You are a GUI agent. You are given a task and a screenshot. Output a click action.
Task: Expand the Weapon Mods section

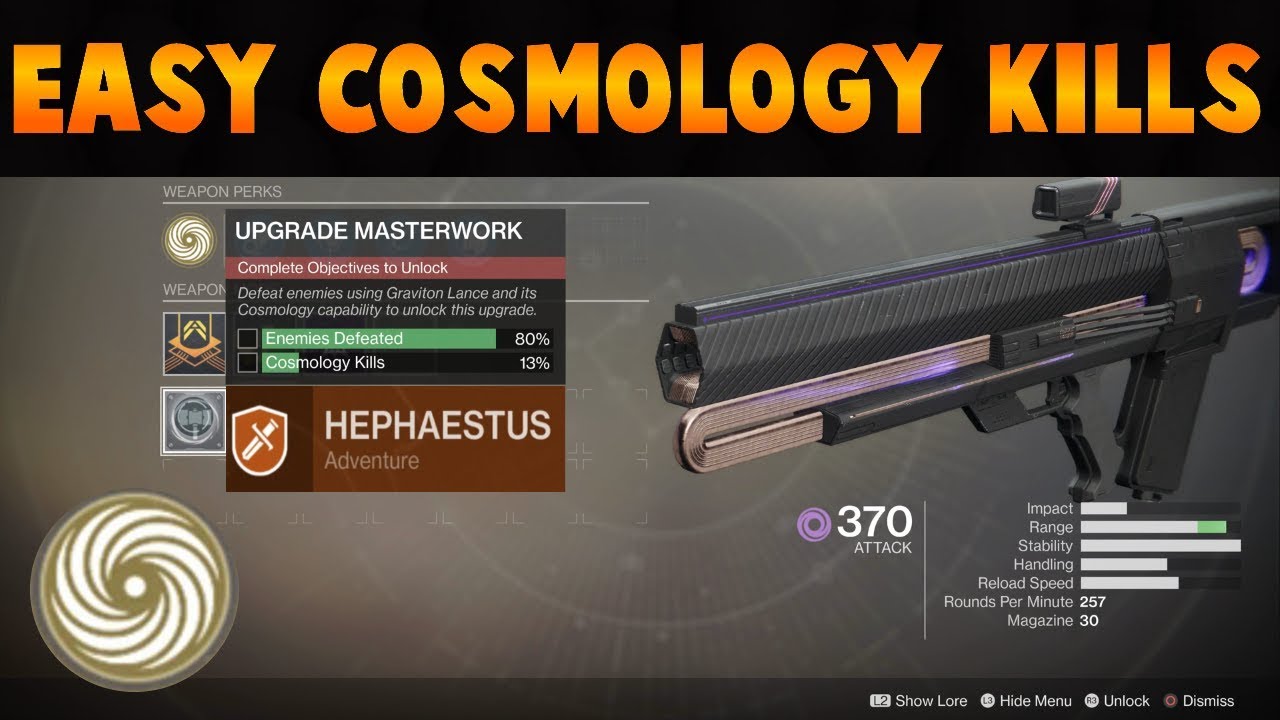pos(195,289)
